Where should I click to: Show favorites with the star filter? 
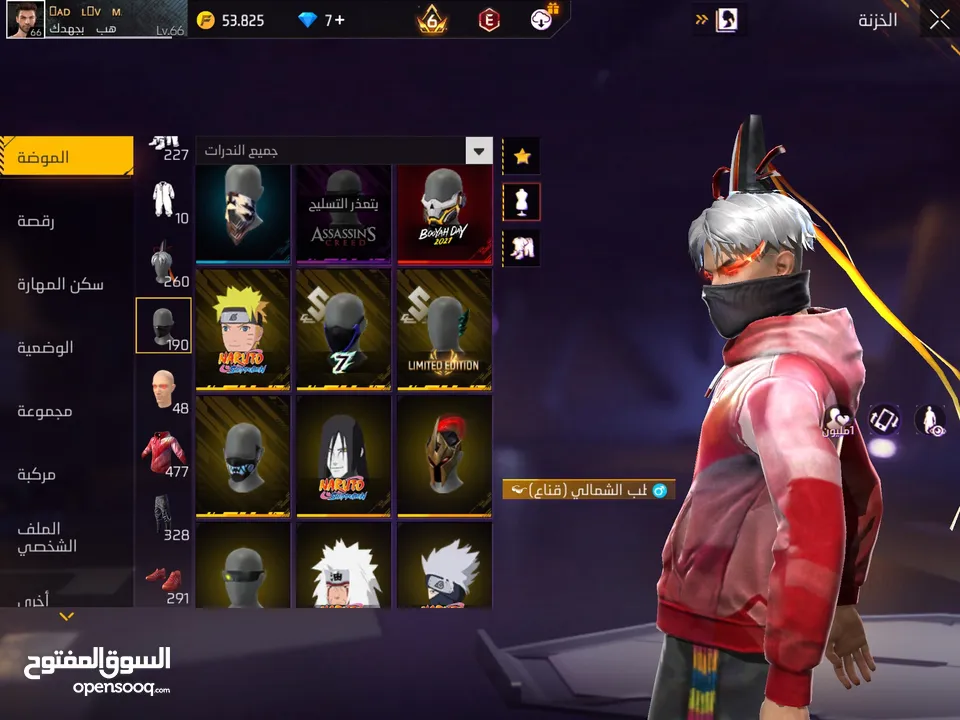pos(522,155)
